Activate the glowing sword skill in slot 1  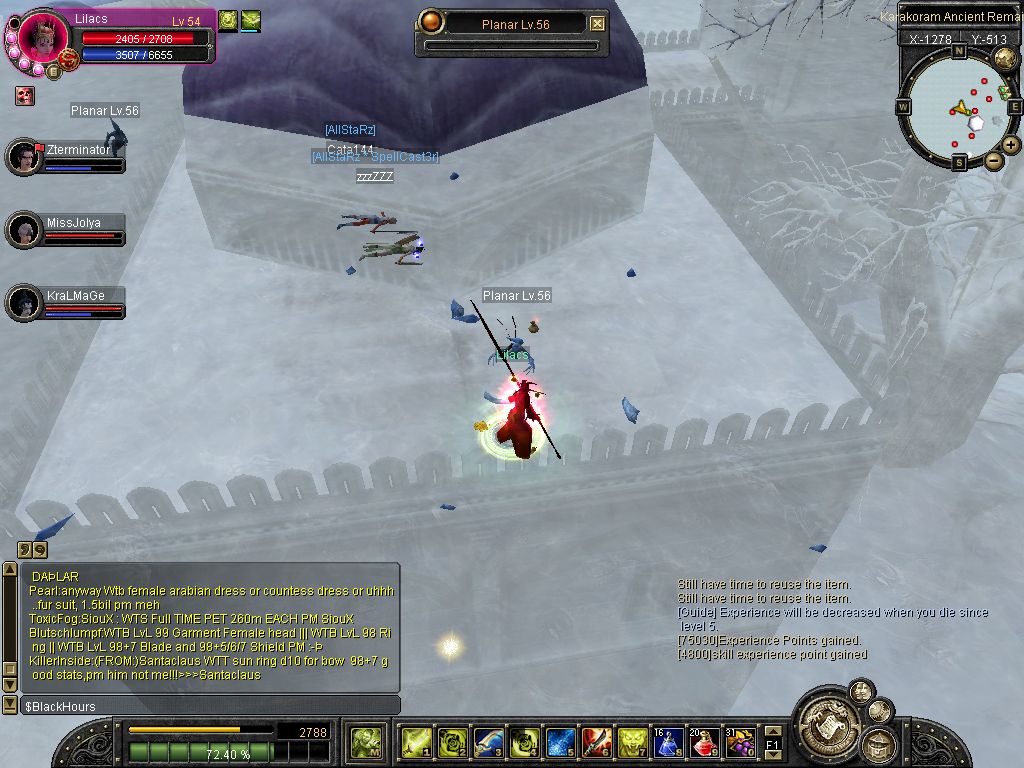pos(416,741)
